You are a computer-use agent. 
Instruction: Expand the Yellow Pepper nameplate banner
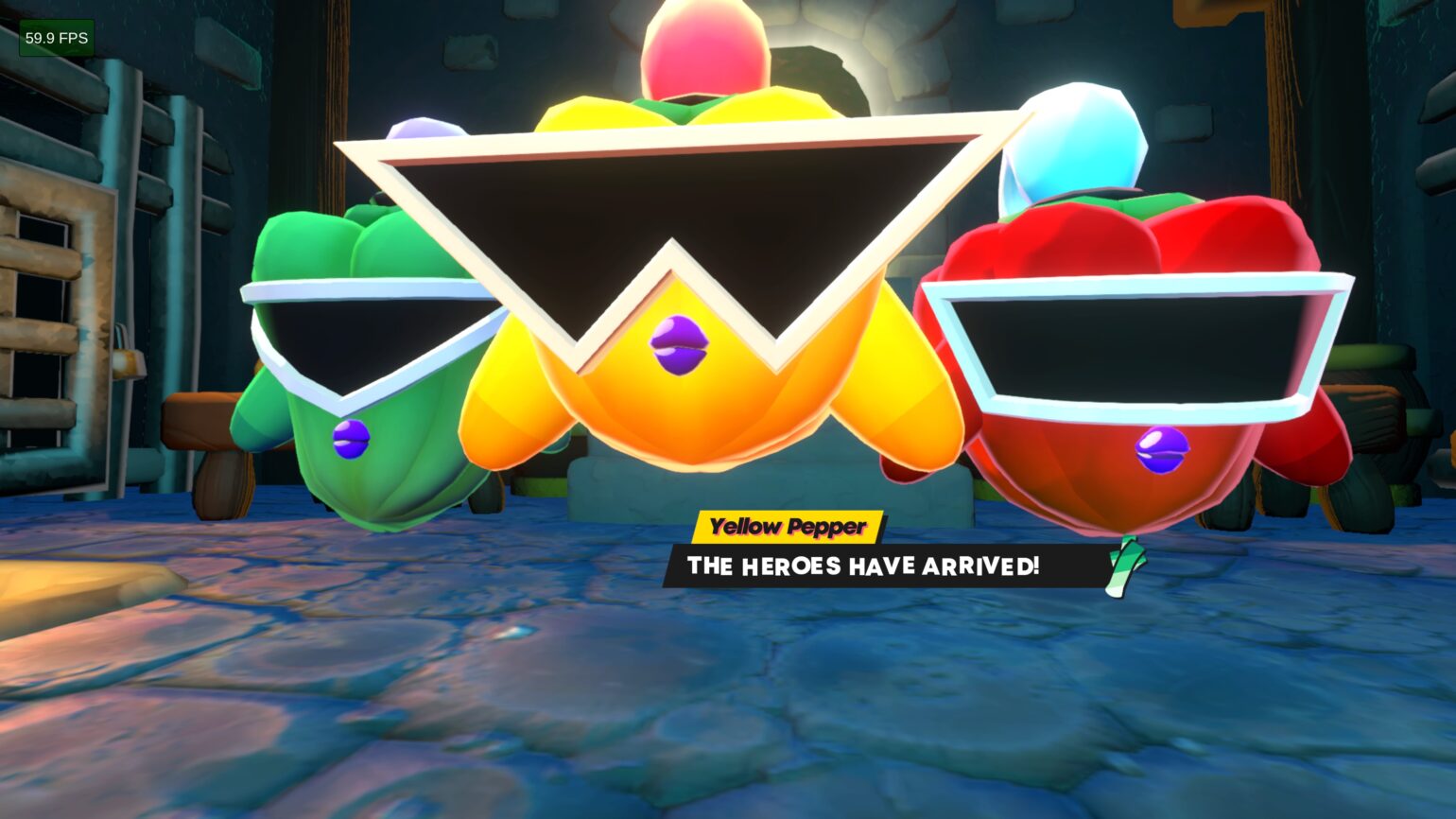[788, 527]
